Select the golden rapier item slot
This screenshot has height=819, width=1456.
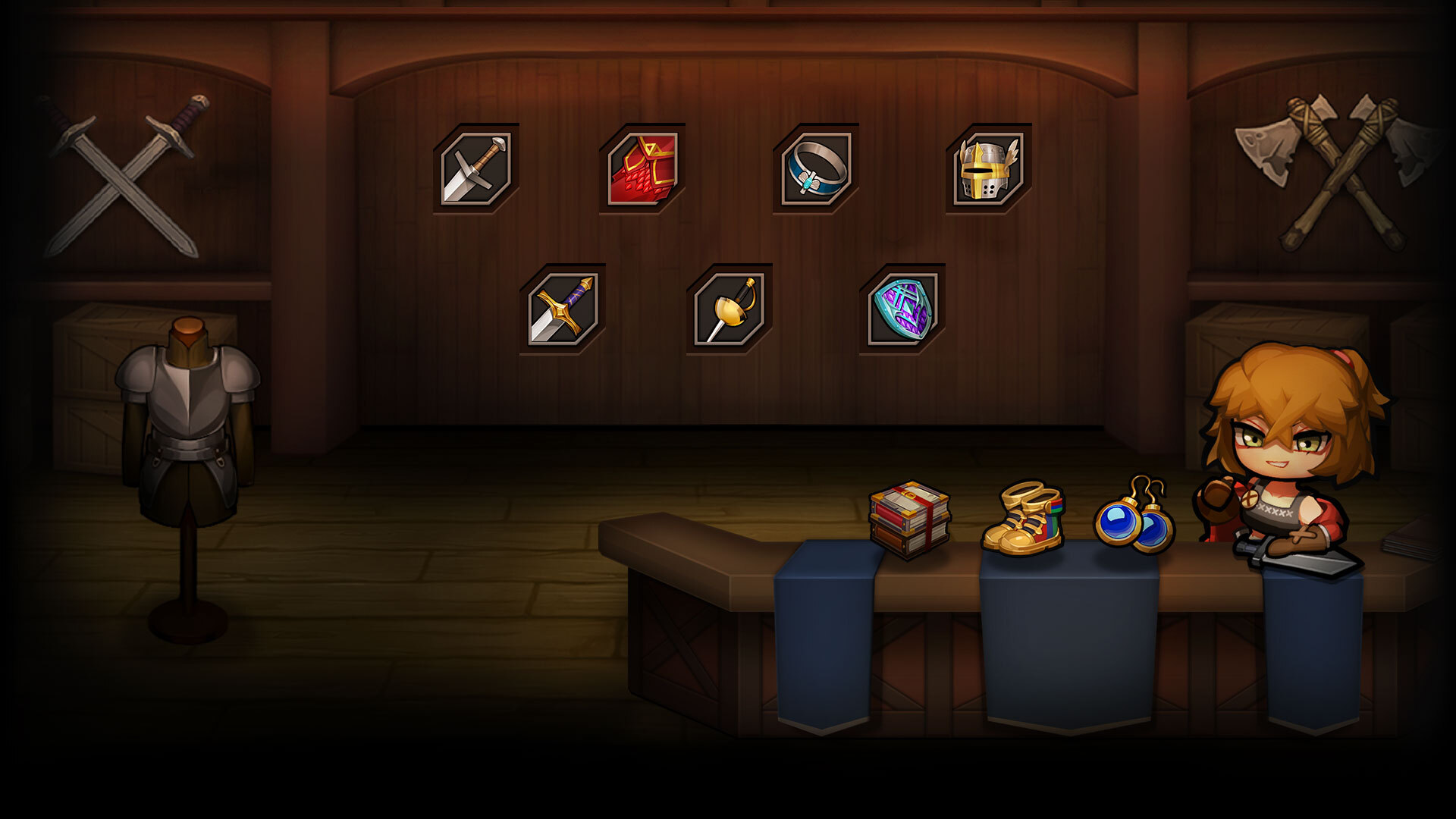[x=729, y=309]
